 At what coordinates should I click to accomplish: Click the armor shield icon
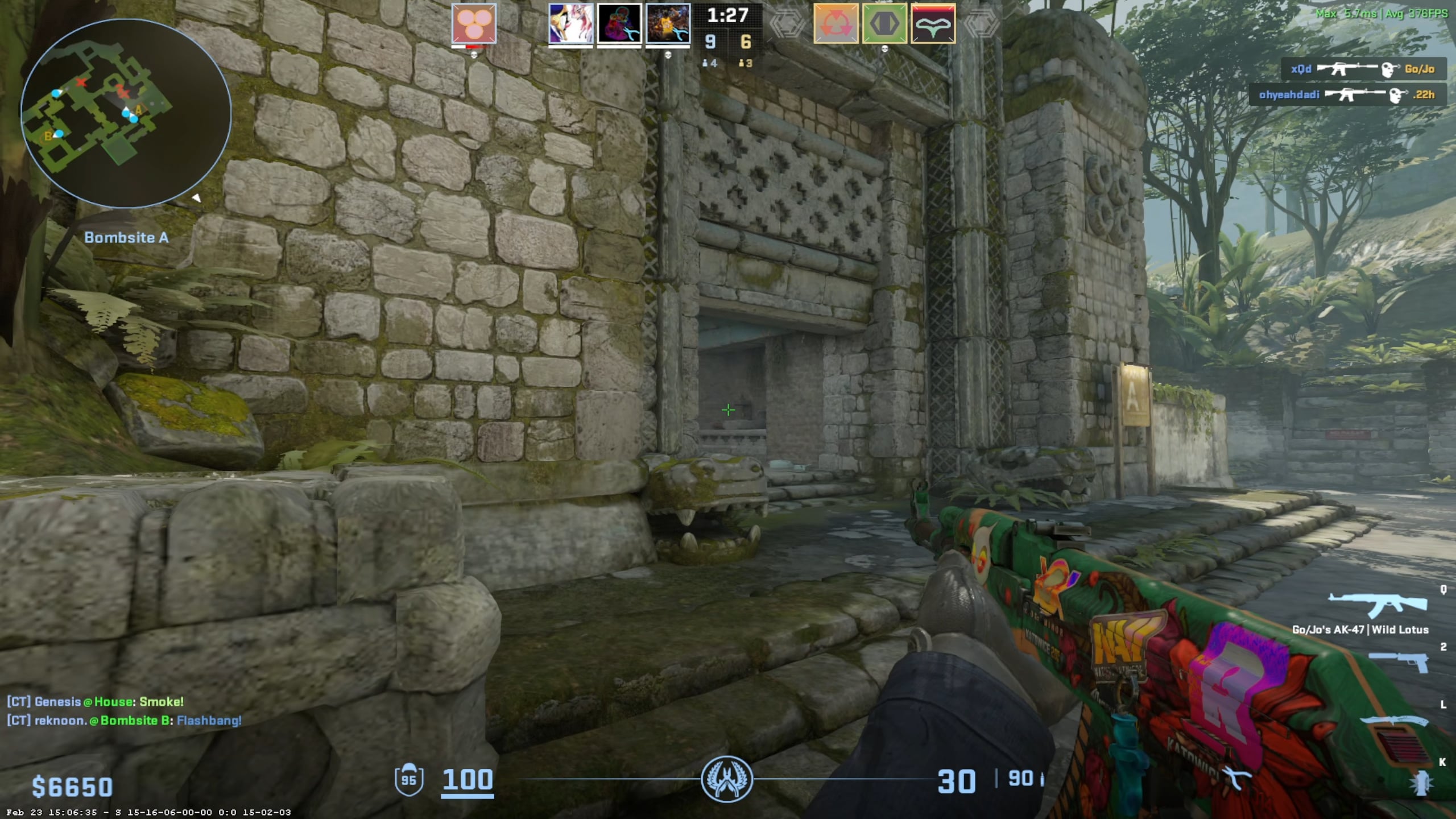tap(408, 780)
